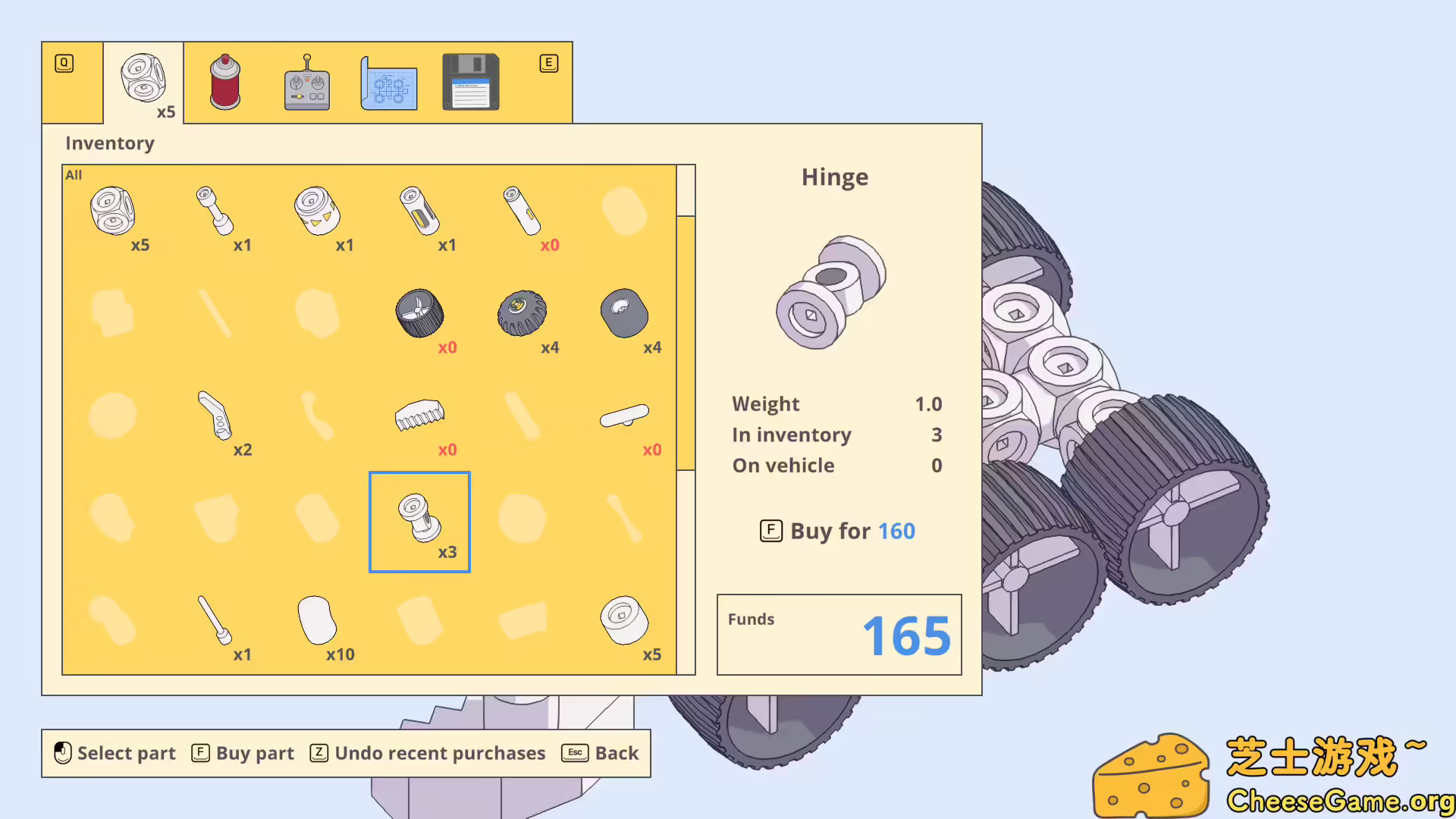Buy the Hinge for 160
Image resolution: width=1456 pixels, height=819 pixels.
coord(836,531)
